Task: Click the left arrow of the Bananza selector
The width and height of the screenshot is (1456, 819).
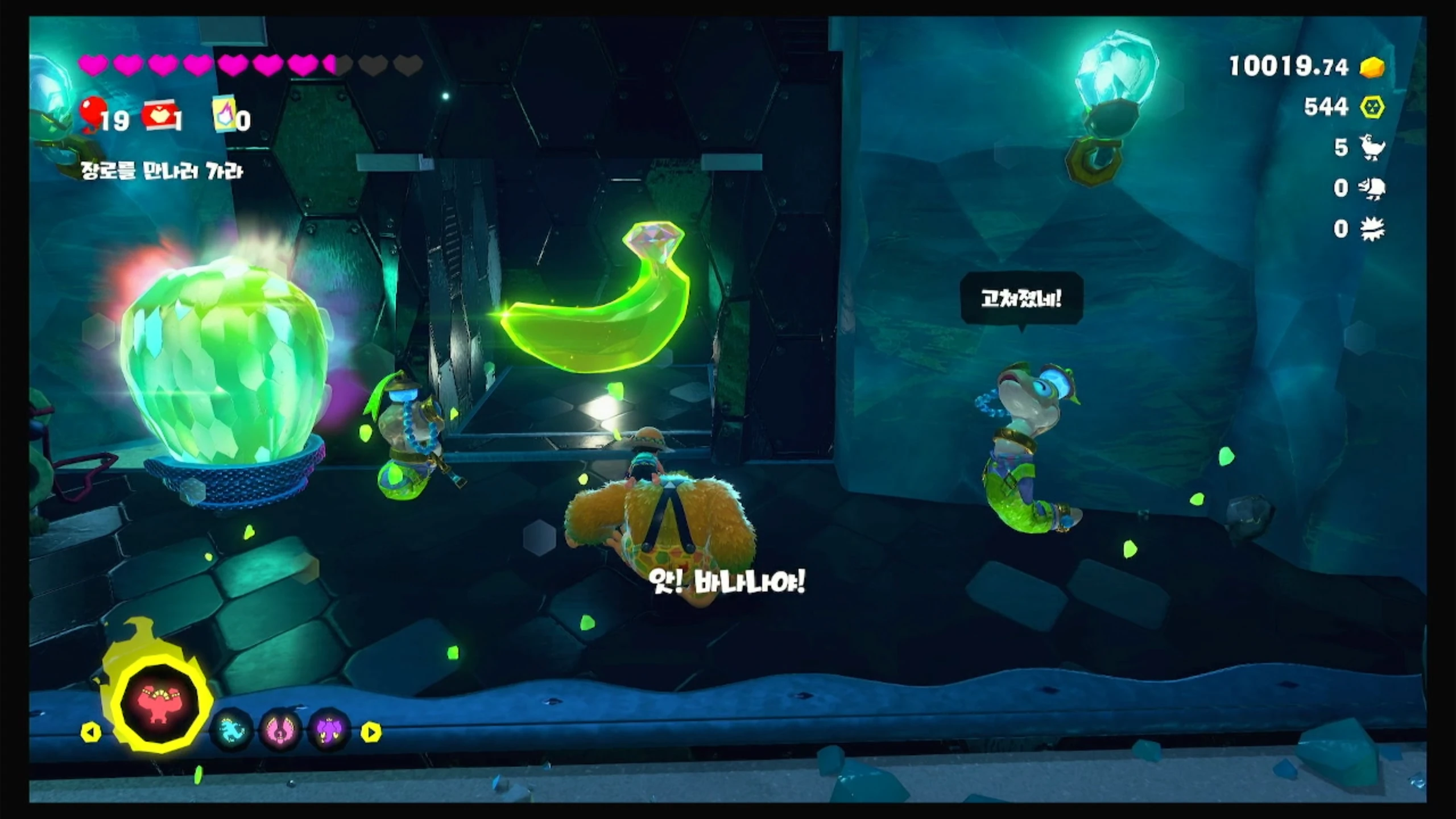Action: tap(91, 732)
